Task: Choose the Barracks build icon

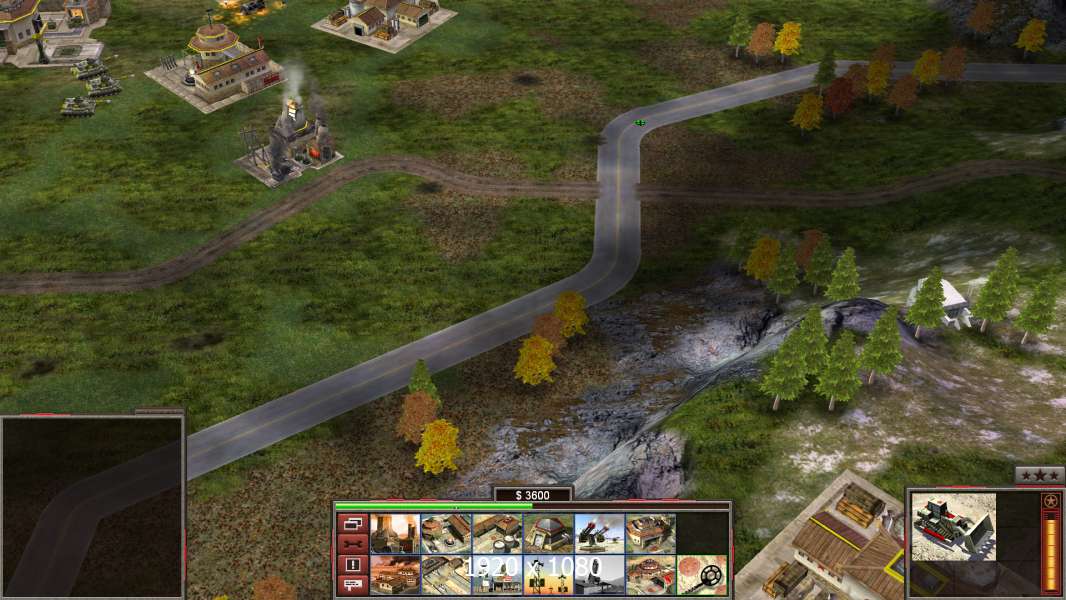Action: (x=445, y=534)
